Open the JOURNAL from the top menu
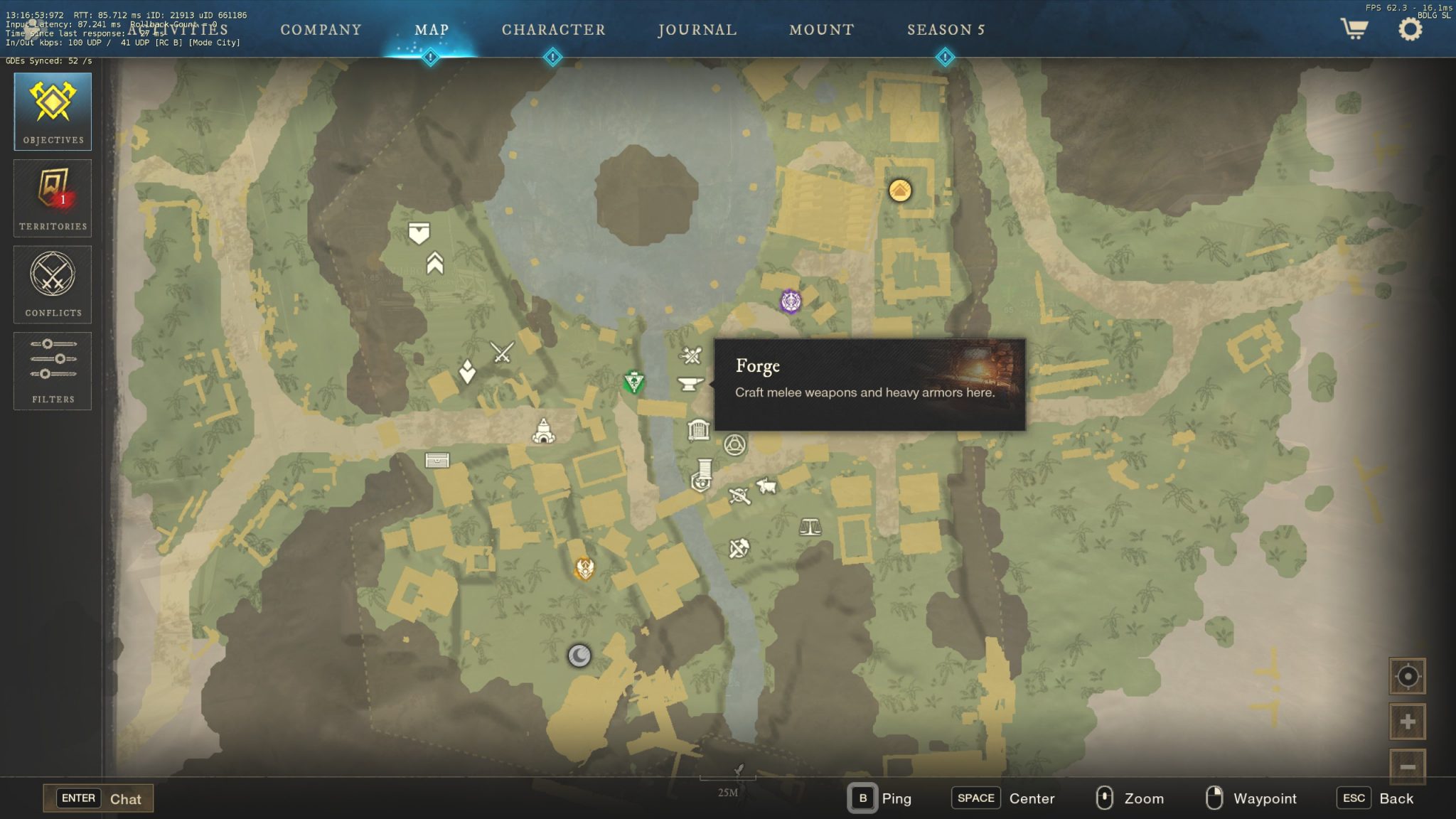This screenshot has width=1456, height=819. 697,30
